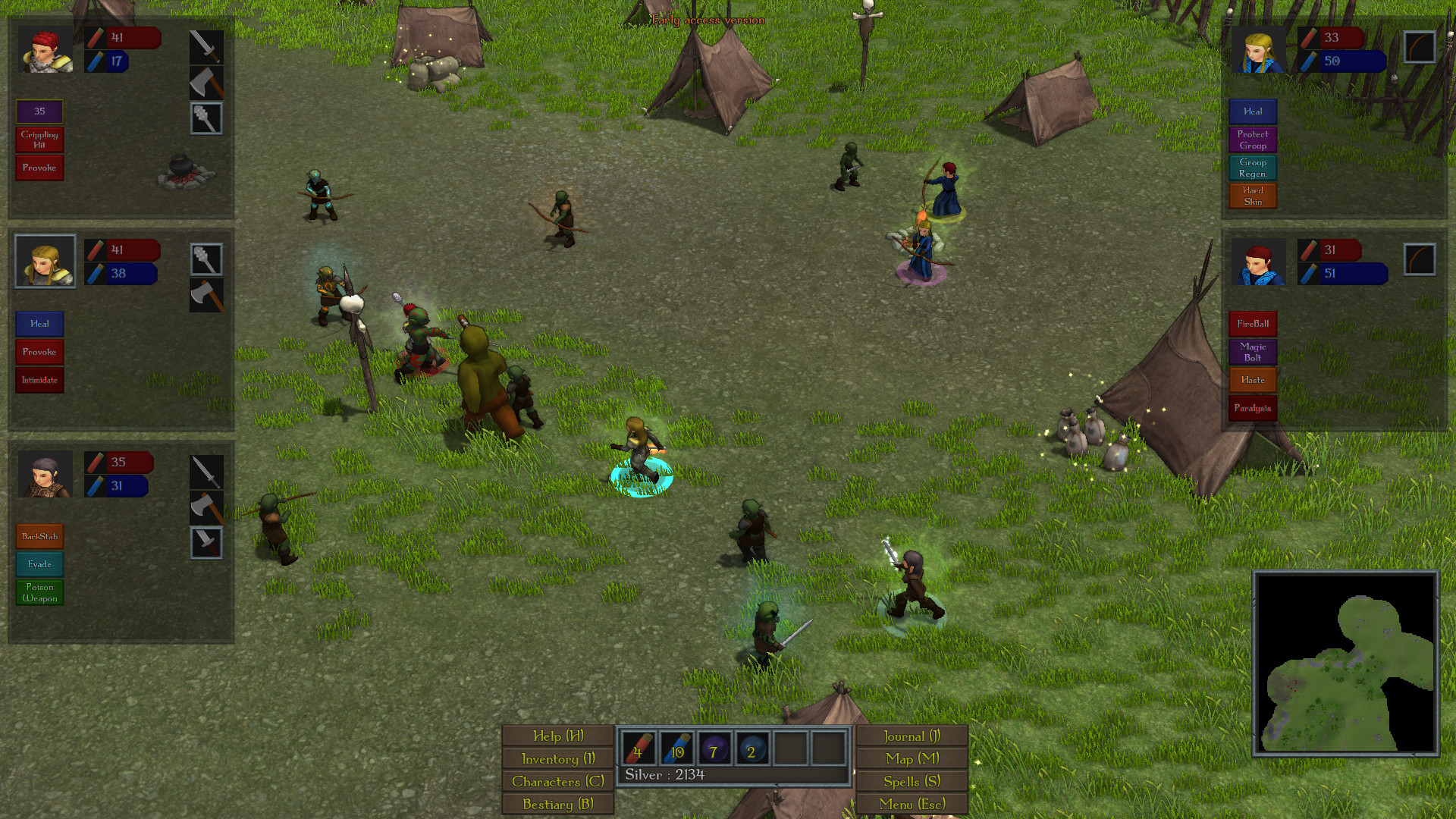Image resolution: width=1456 pixels, height=819 pixels.
Task: Click the throwing hatchet icon in the rogue's panel
Action: coord(206,543)
